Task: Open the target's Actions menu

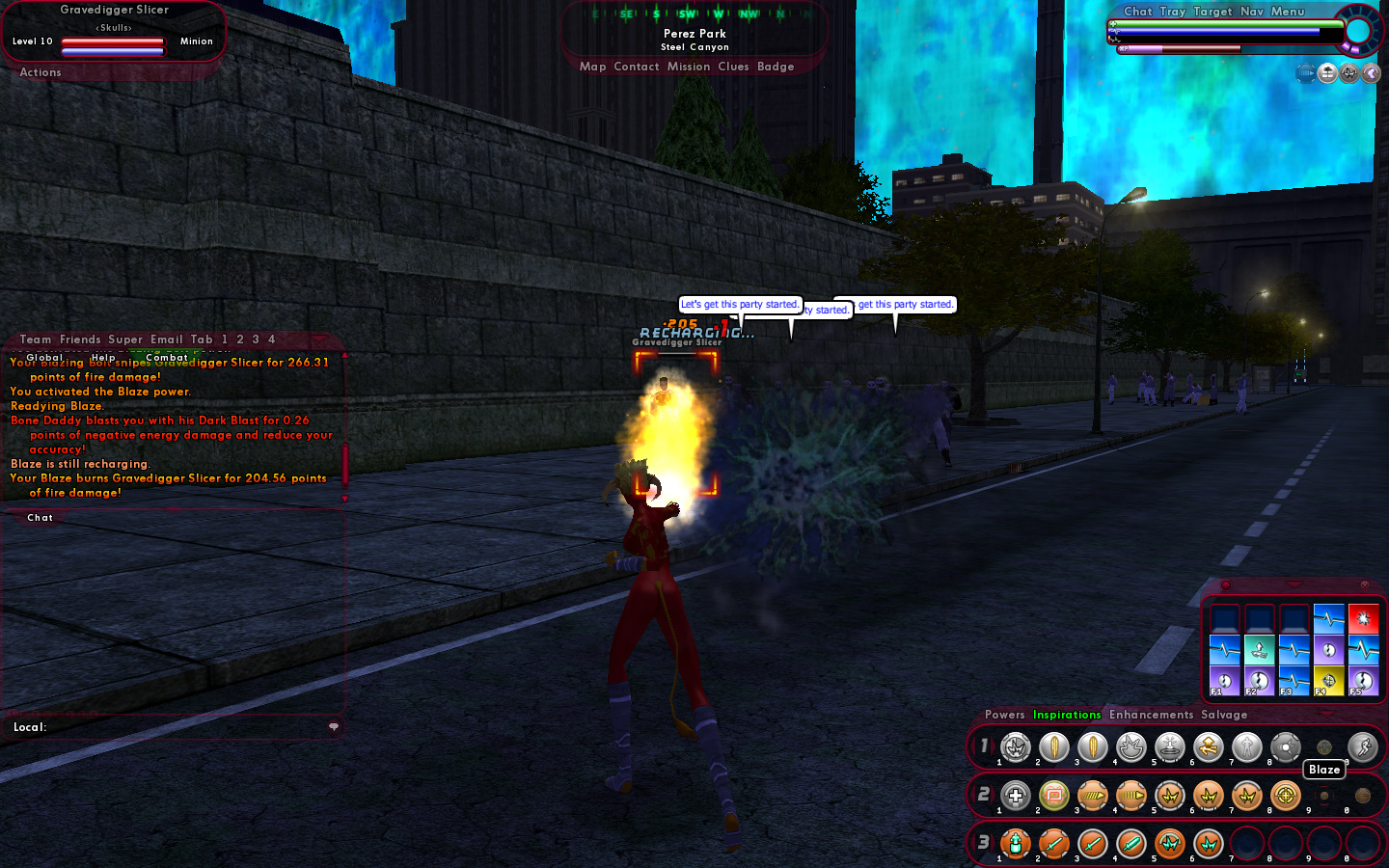Action: pos(41,72)
